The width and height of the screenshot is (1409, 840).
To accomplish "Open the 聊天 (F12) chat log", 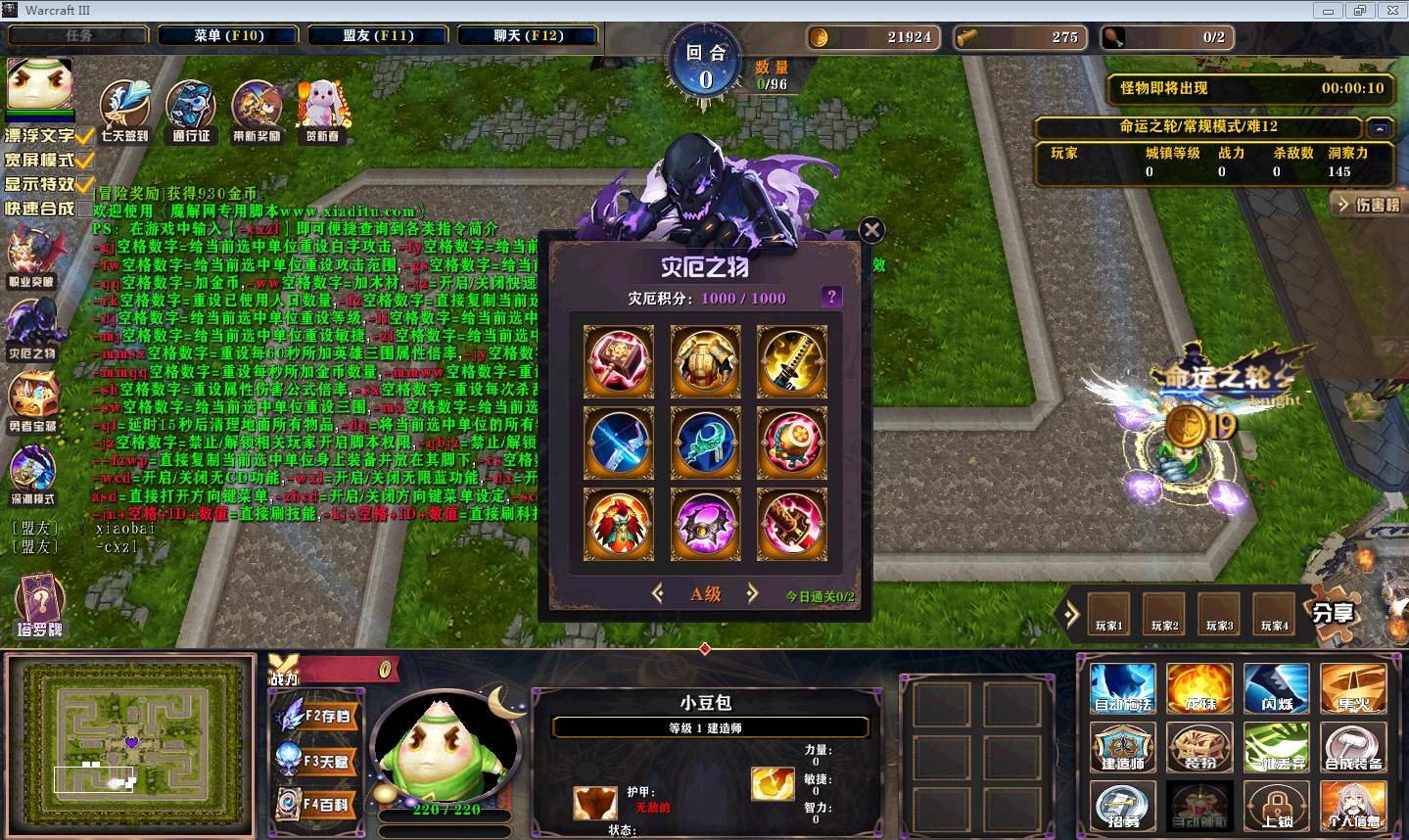I will pos(528,35).
